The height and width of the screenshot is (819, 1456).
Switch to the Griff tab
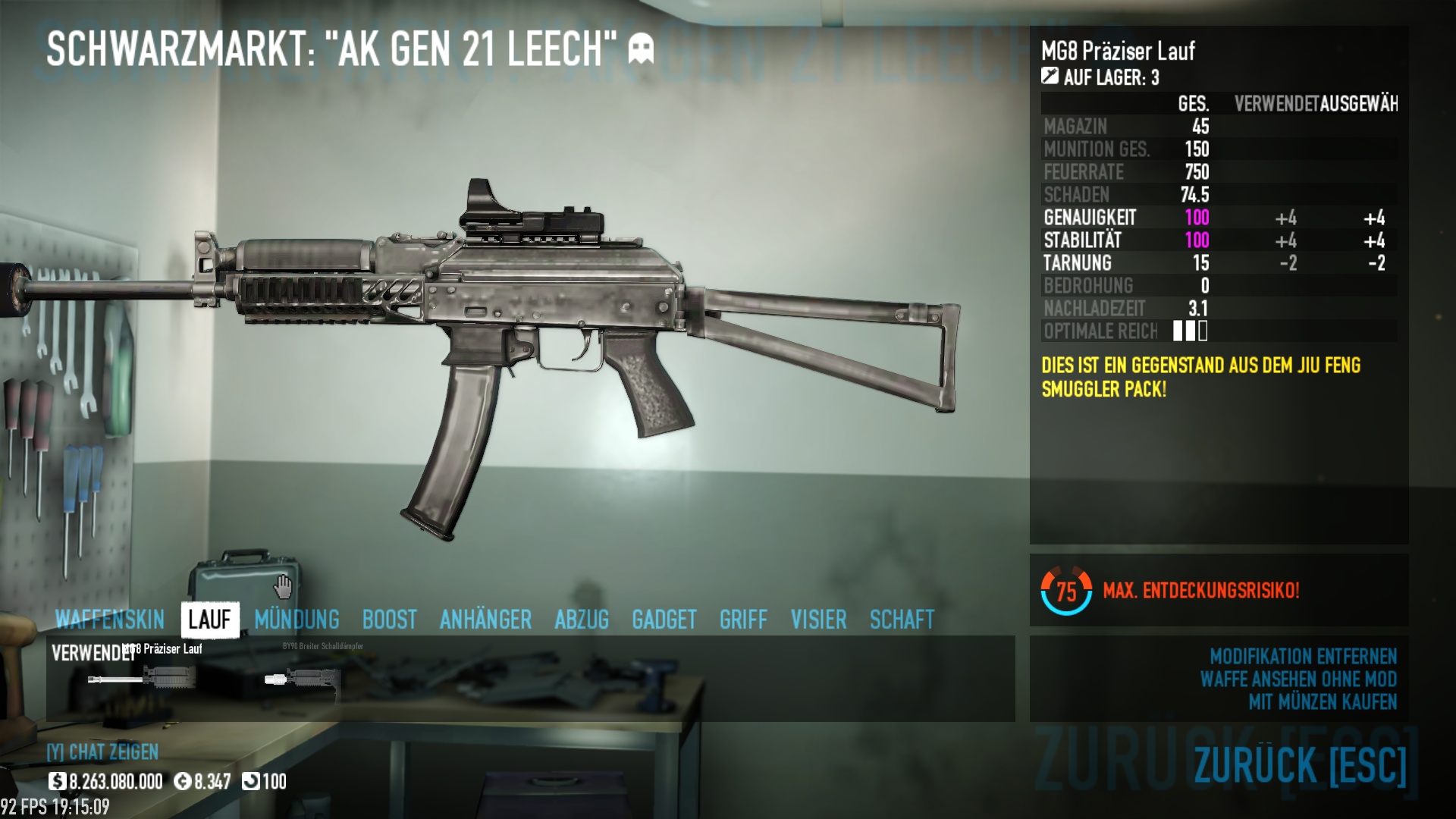tap(743, 620)
